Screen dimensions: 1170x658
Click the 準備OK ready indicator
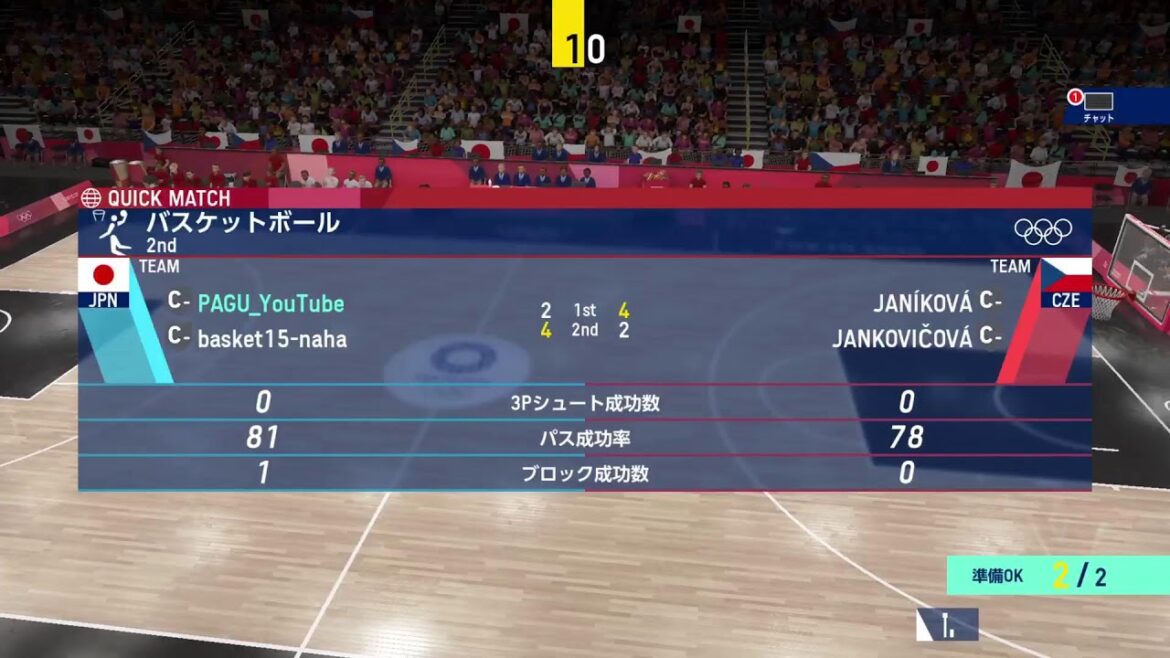[x=1056, y=576]
